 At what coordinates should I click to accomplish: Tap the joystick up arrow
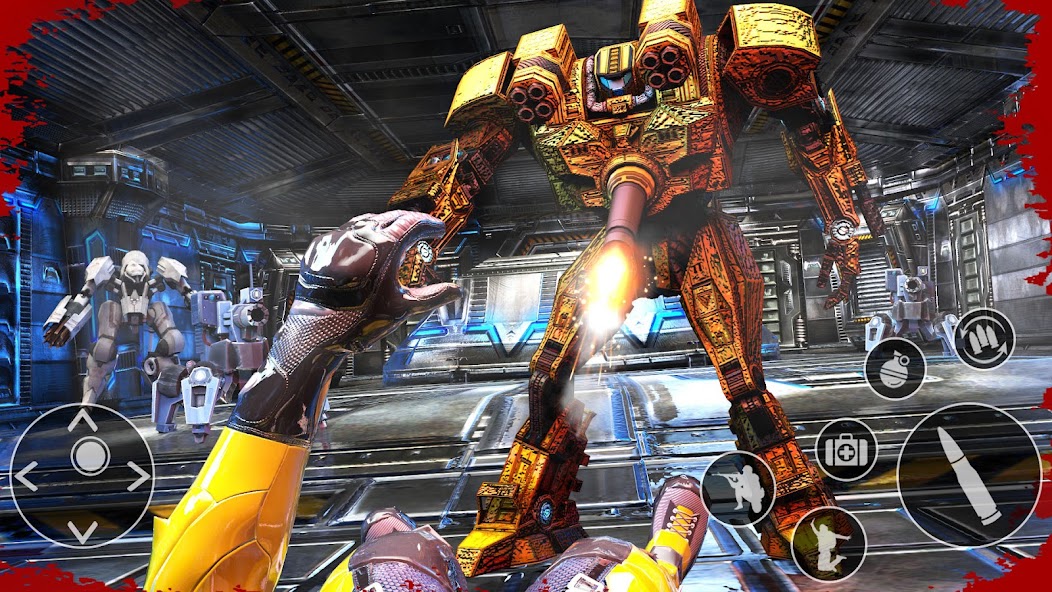click(82, 421)
